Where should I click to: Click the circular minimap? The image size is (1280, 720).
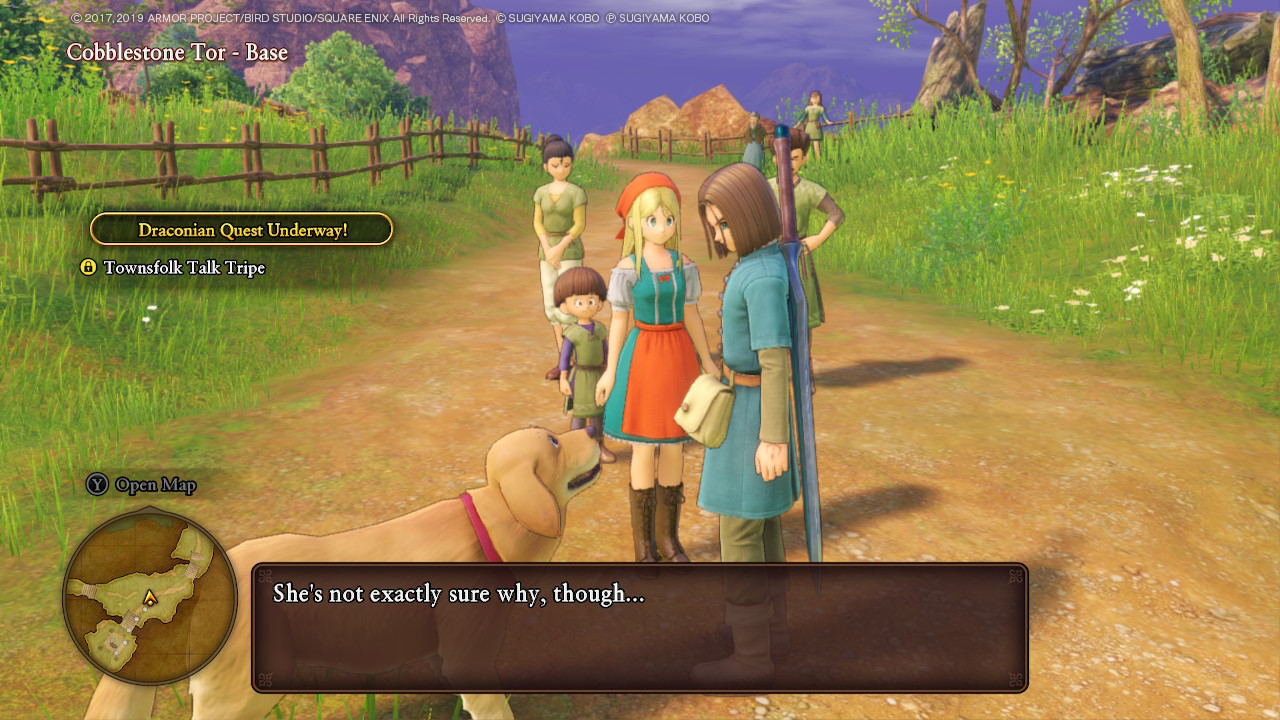pos(150,598)
